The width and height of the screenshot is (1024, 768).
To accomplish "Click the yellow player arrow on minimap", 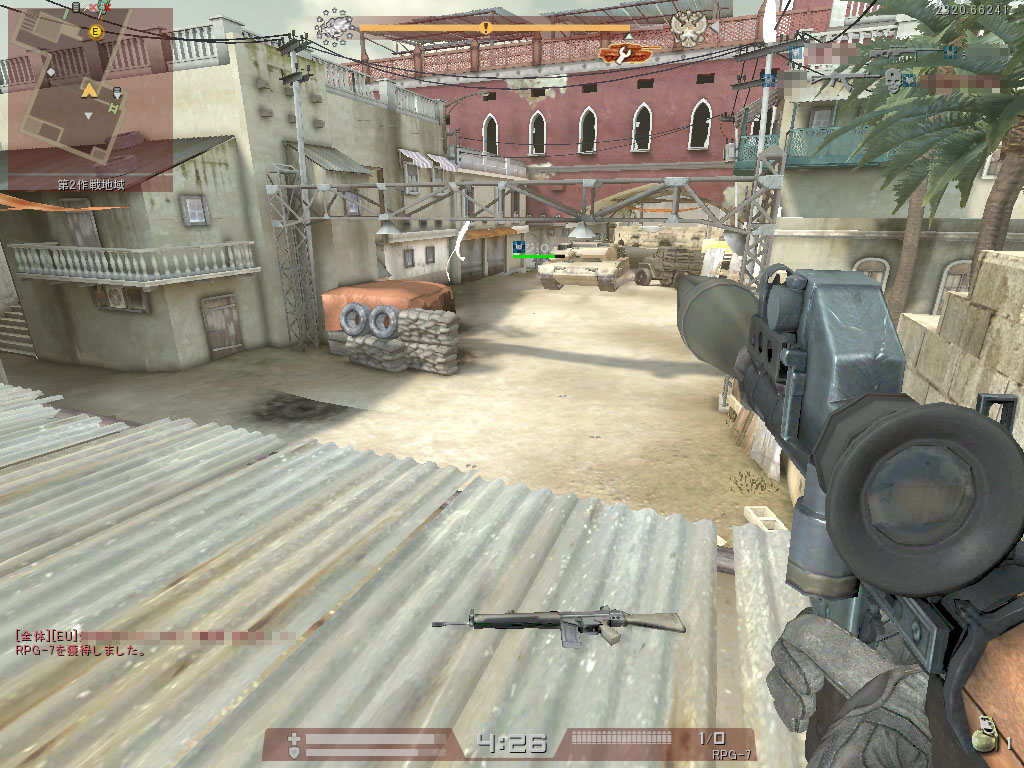I will tap(88, 91).
